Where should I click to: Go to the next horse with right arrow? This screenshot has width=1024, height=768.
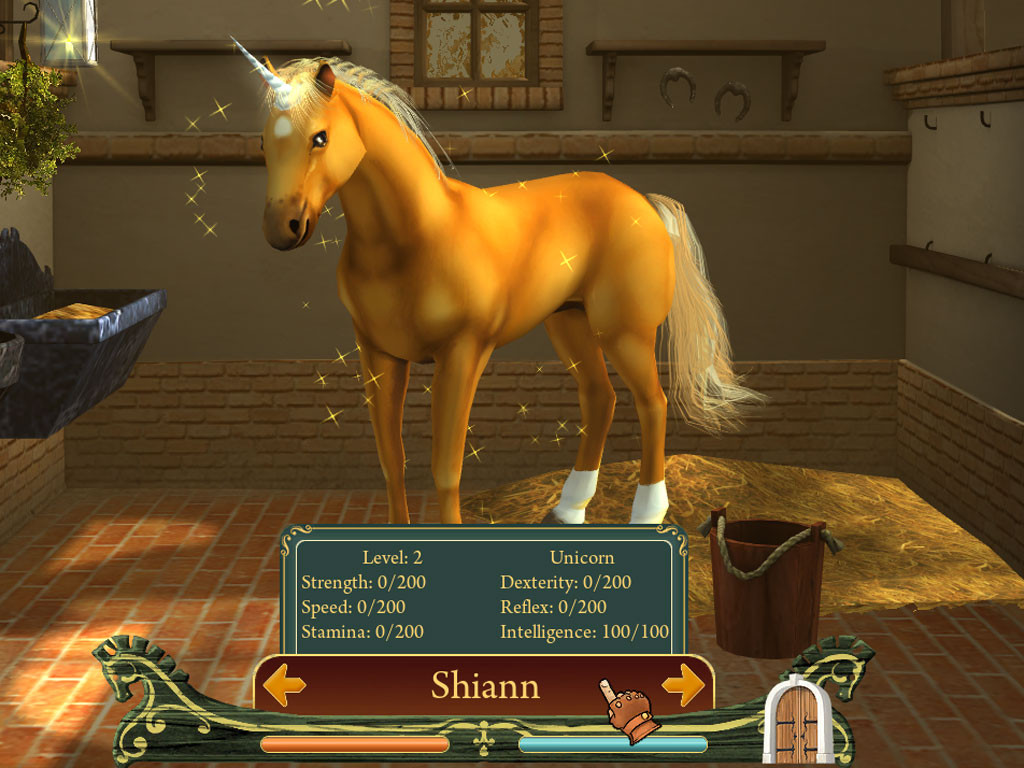683,684
